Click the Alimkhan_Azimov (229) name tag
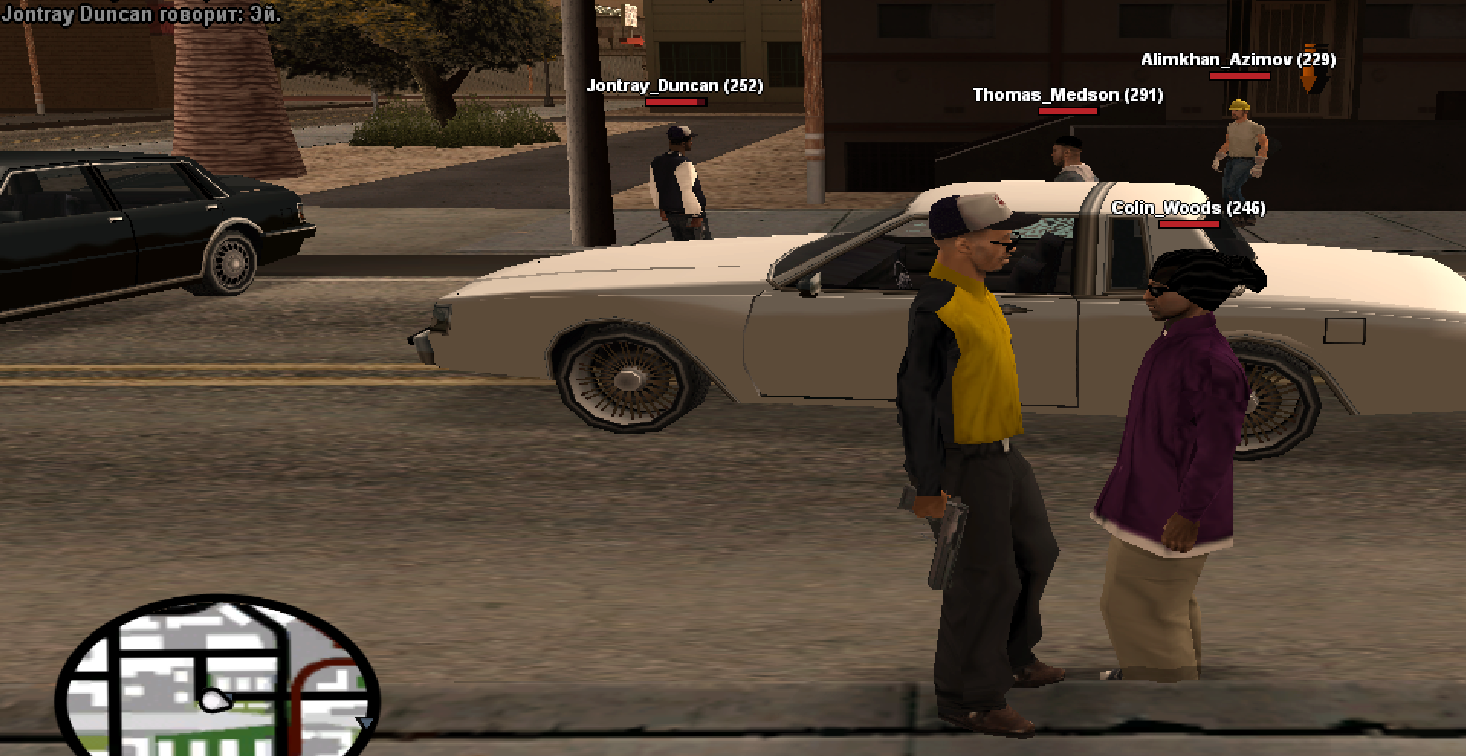The image size is (1466, 756). [1238, 60]
